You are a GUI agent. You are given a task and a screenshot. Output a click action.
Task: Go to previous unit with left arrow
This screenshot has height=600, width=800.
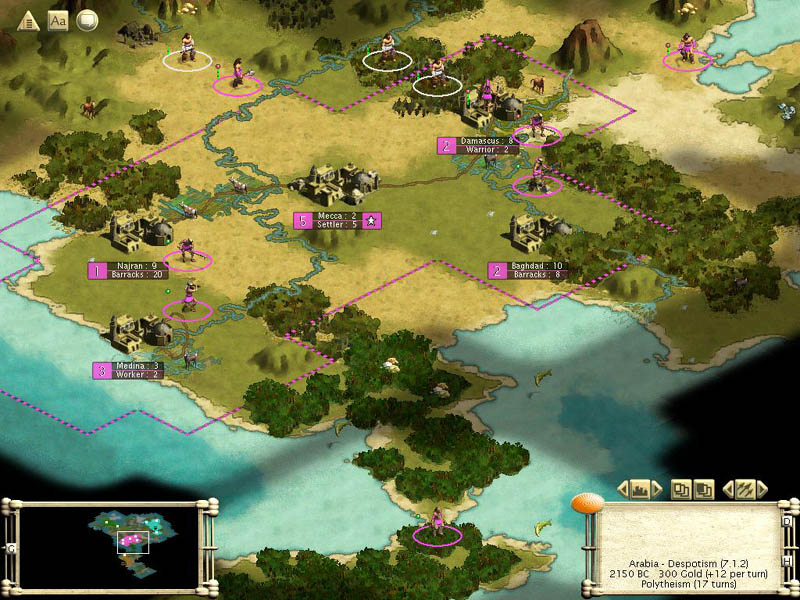(727, 489)
